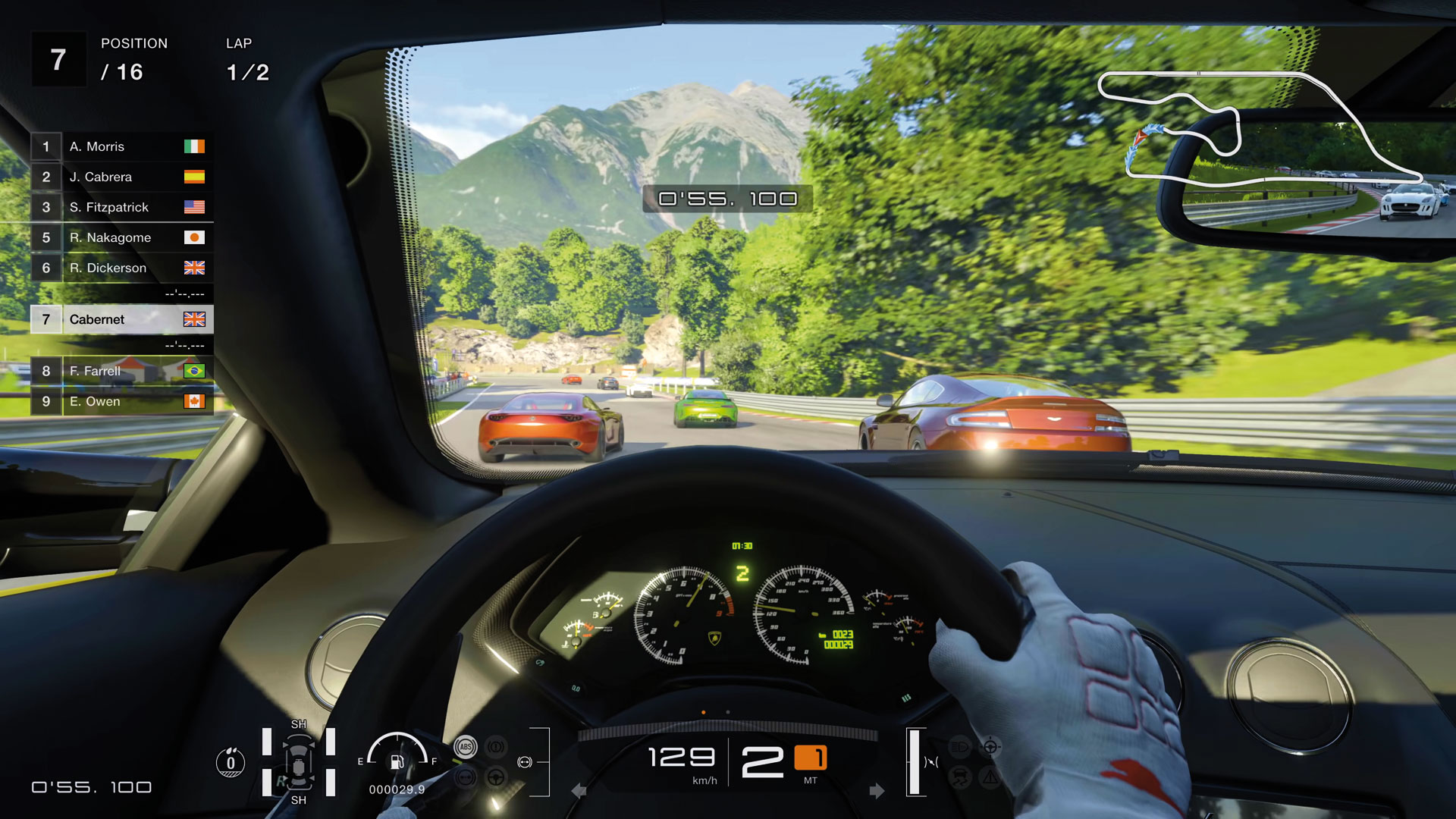The height and width of the screenshot is (819, 1456).
Task: Click the ABS indicator icon
Action: (465, 747)
